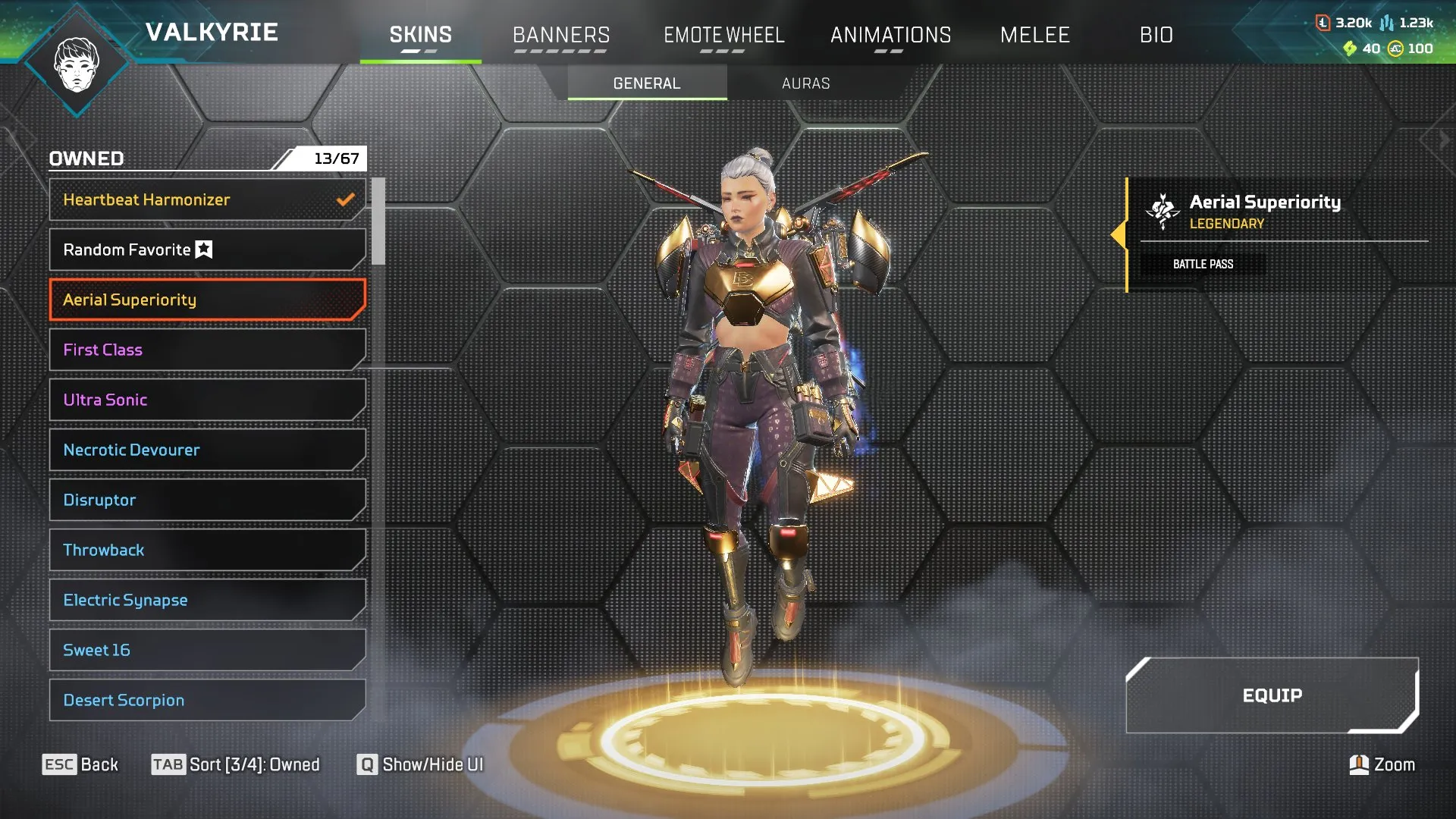Click the Zoom icon at bottom right
The image size is (1456, 819).
pos(1360,765)
